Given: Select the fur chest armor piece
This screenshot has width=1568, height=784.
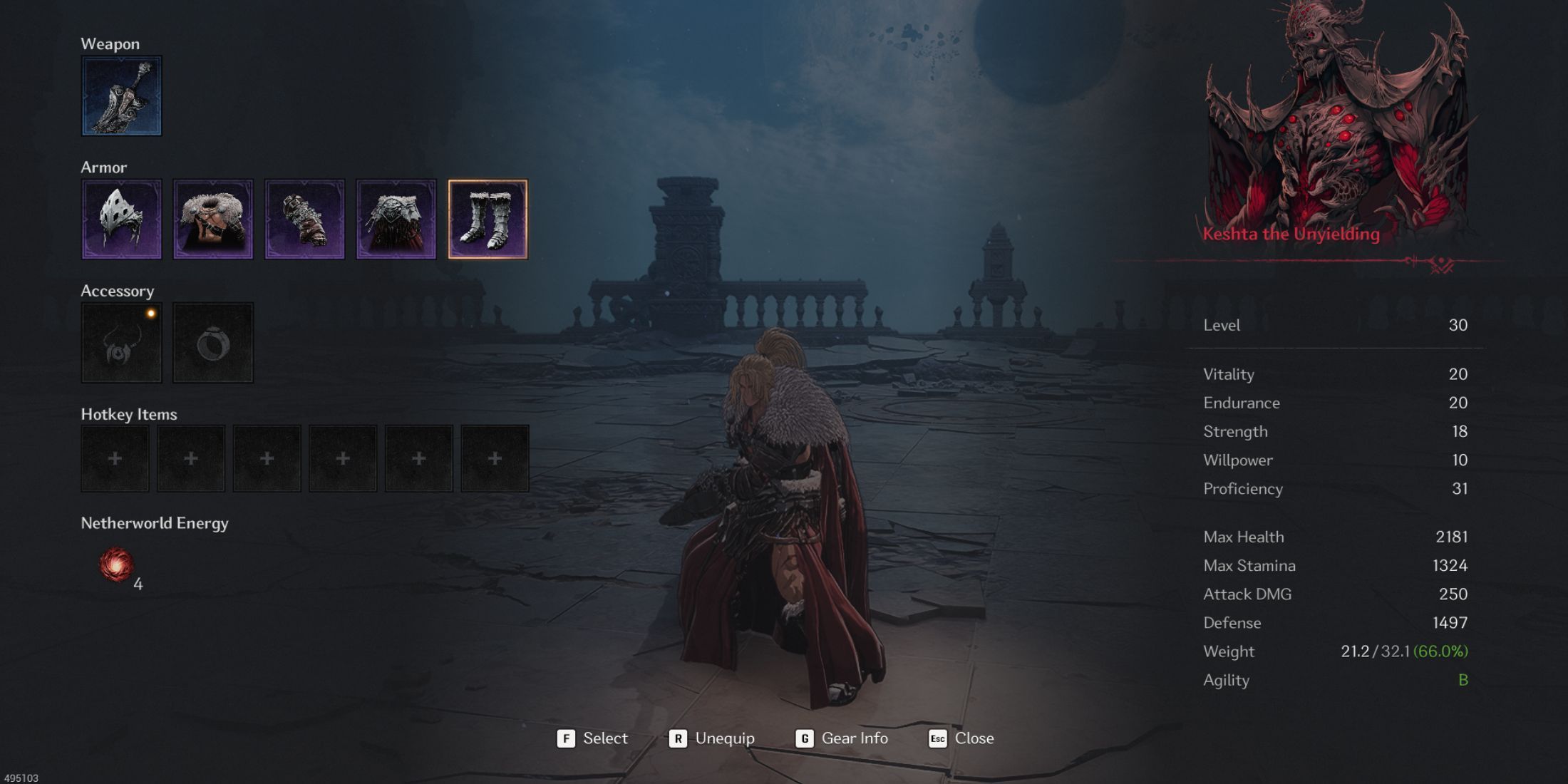Looking at the screenshot, I should [x=213, y=219].
